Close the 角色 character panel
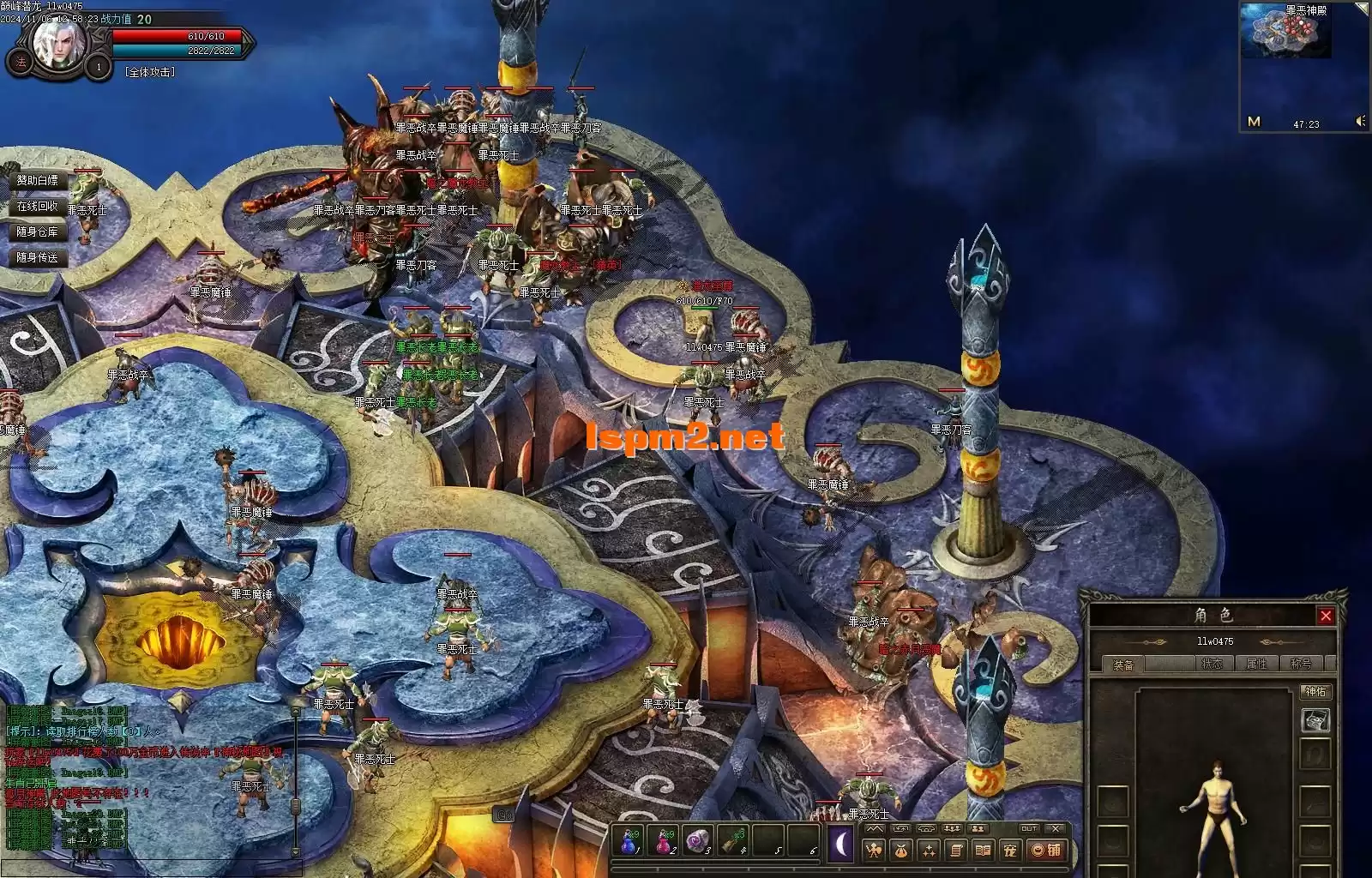 coord(1326,616)
